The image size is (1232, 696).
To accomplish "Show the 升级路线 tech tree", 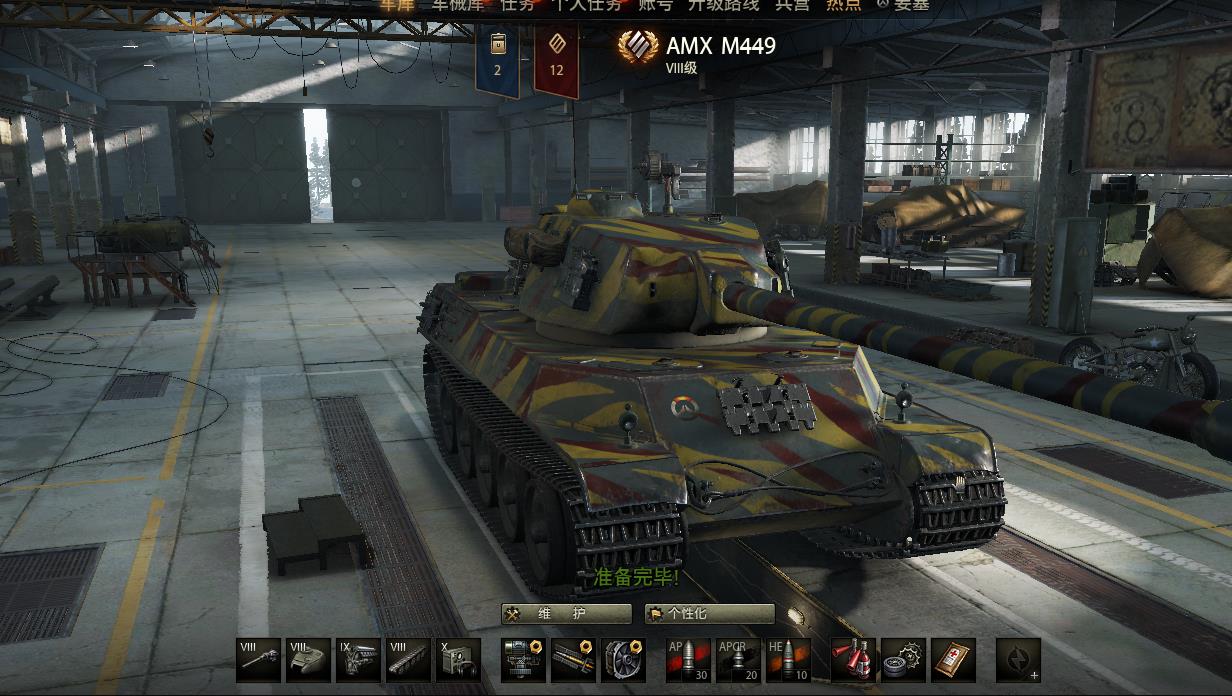I will click(723, 5).
